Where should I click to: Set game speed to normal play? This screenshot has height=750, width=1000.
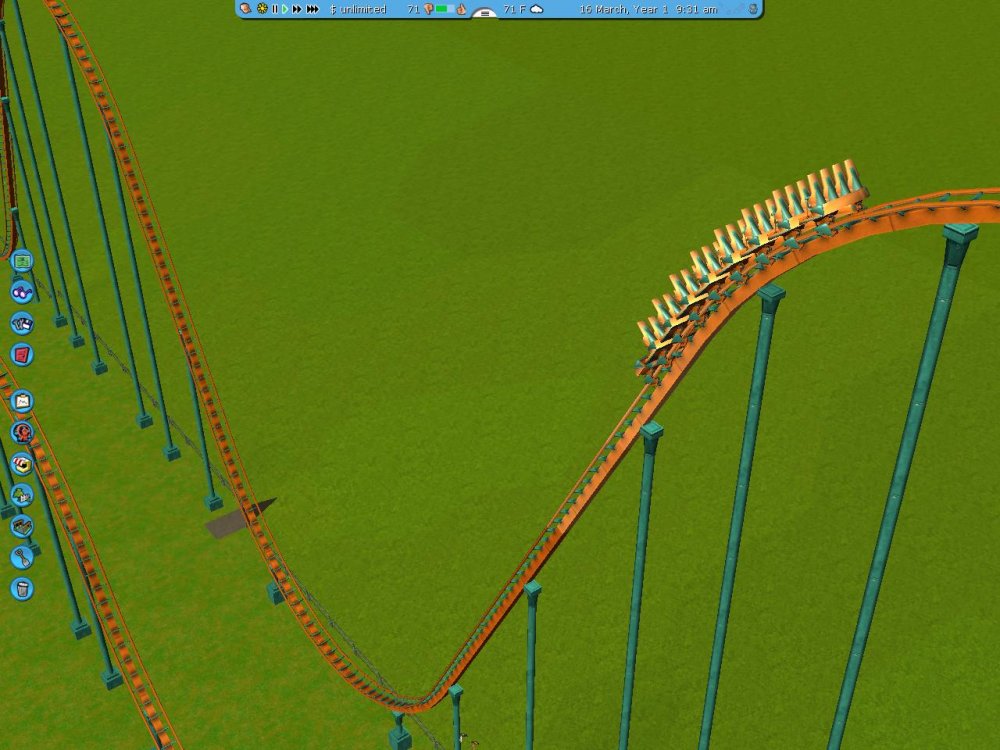click(x=285, y=9)
